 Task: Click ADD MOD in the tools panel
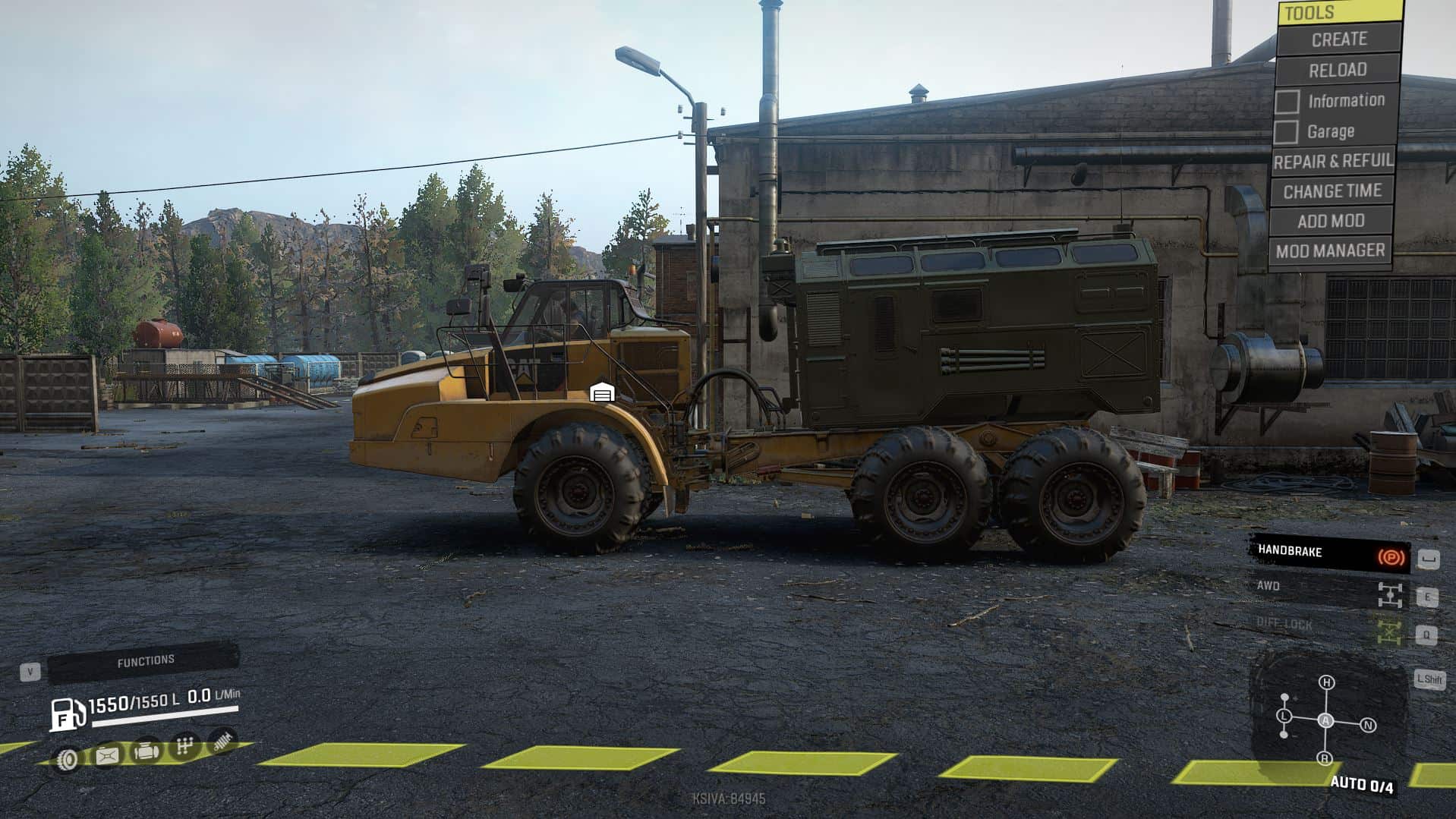[1331, 221]
